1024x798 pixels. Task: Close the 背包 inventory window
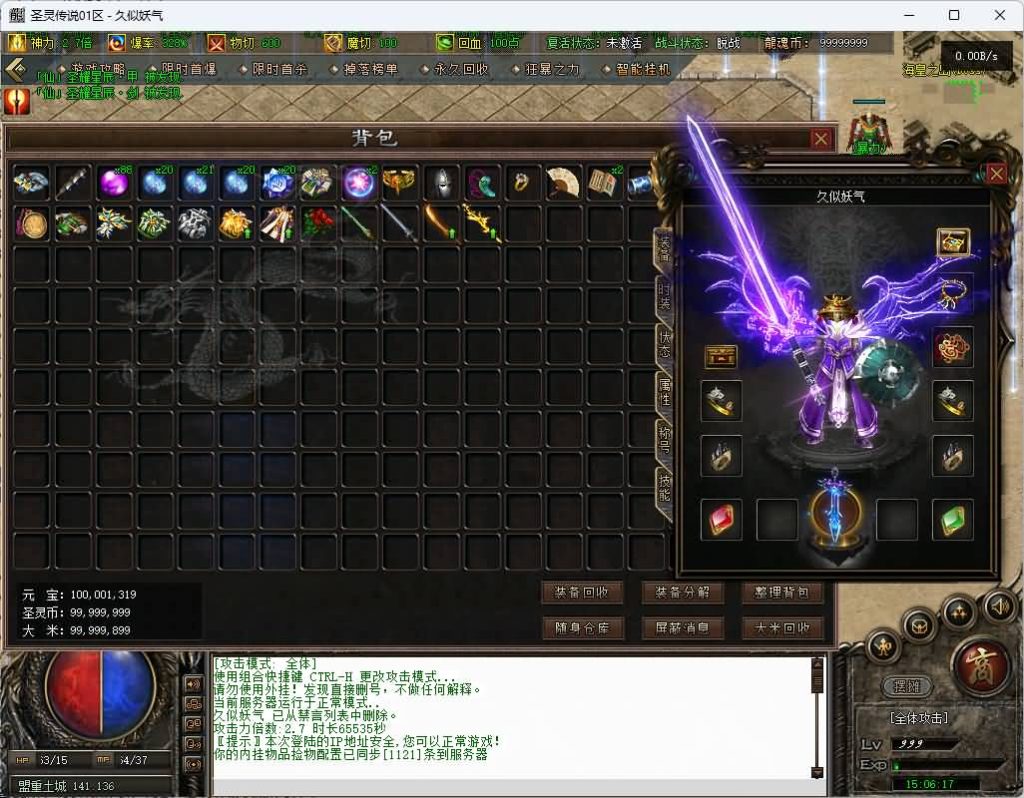coord(820,139)
